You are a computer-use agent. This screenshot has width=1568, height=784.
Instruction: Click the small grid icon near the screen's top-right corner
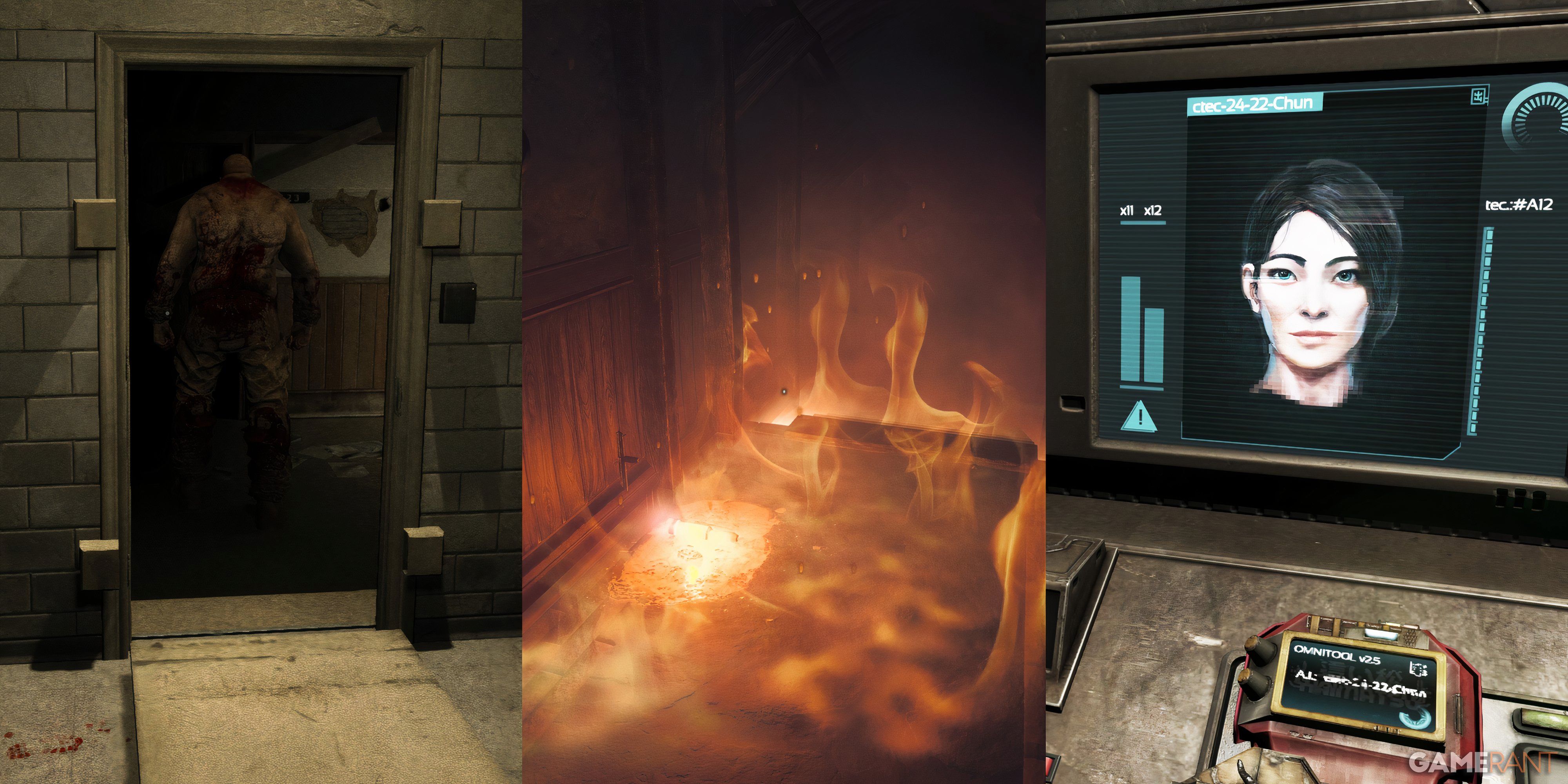[1479, 94]
